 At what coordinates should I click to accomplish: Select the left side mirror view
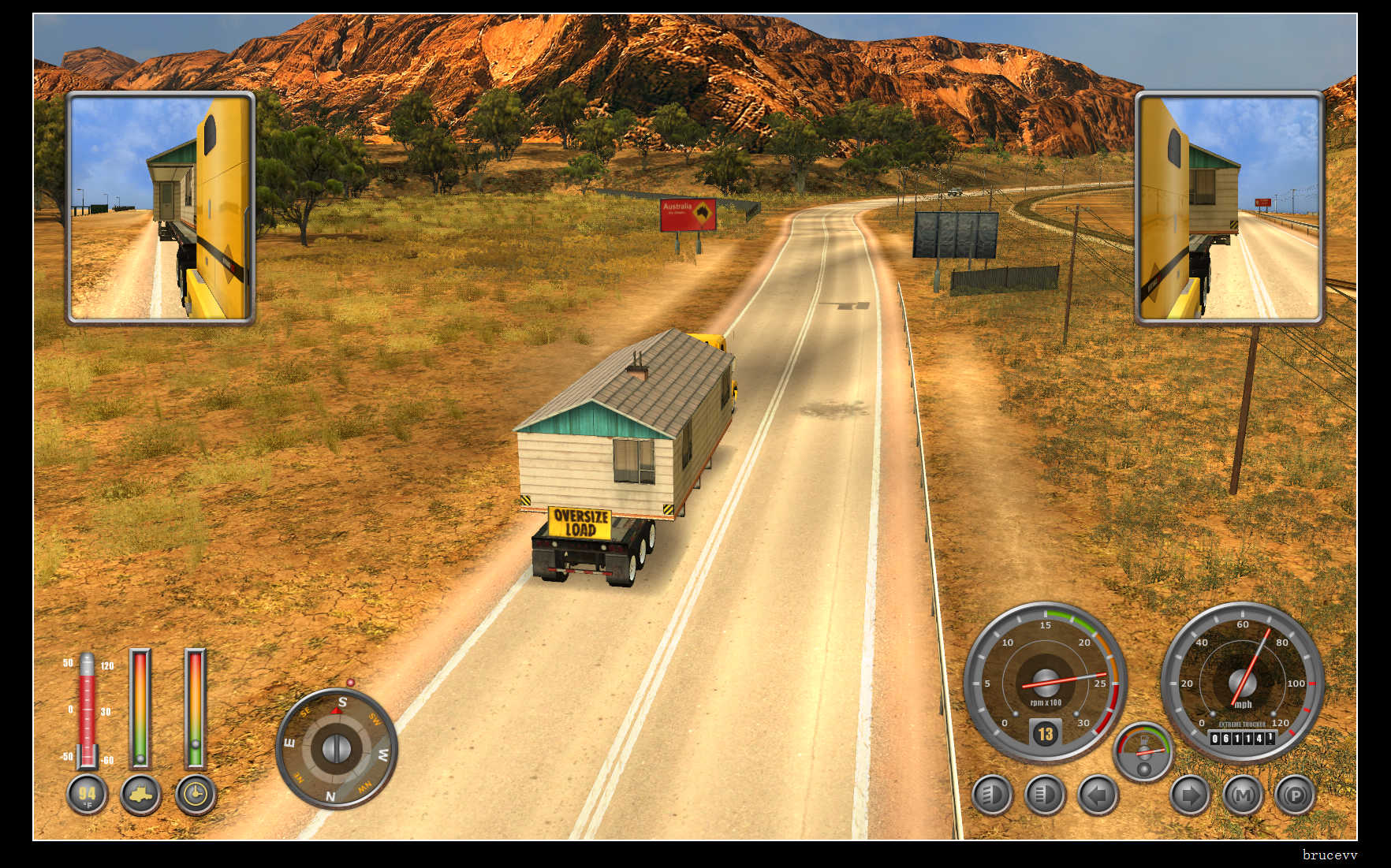(160, 208)
